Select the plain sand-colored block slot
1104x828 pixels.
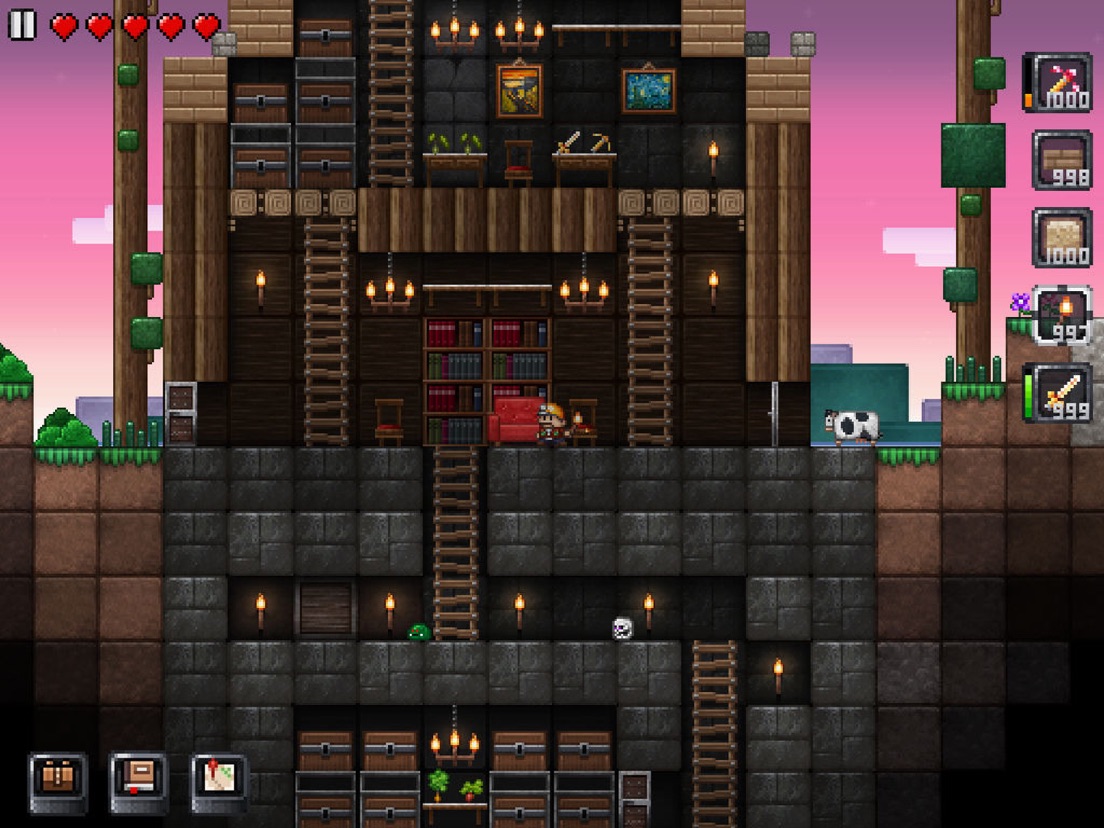1061,238
